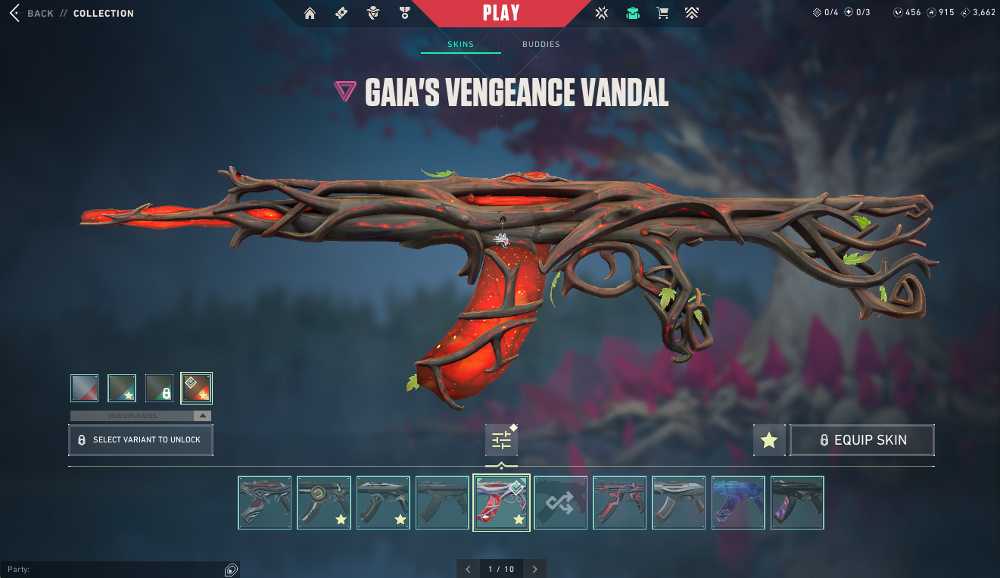Choose the black and purple Vandal thumbnail
The height and width of the screenshot is (578, 1000).
797,503
